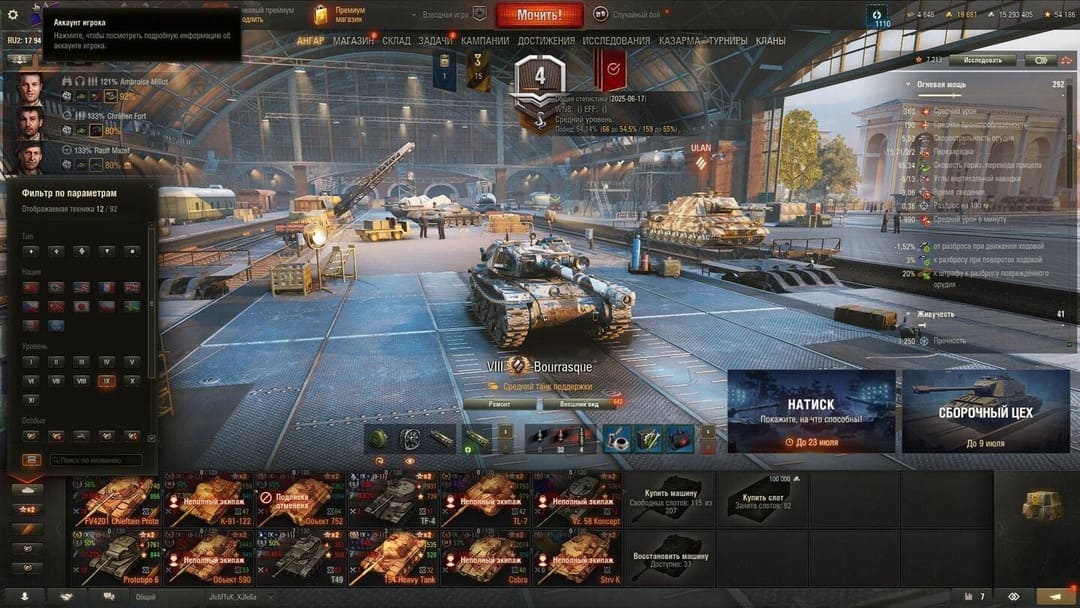Toggle the tier X filter button
Viewport: 1080px width, 608px height.
pos(132,381)
